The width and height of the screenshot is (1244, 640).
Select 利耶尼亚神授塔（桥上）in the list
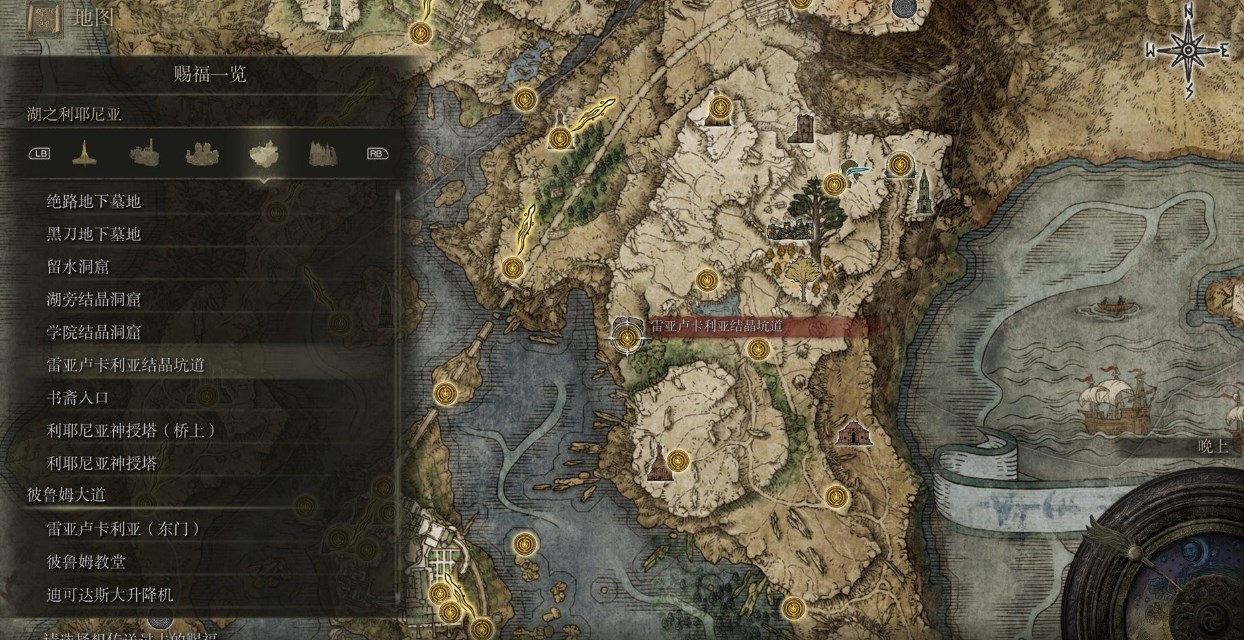(x=132, y=430)
